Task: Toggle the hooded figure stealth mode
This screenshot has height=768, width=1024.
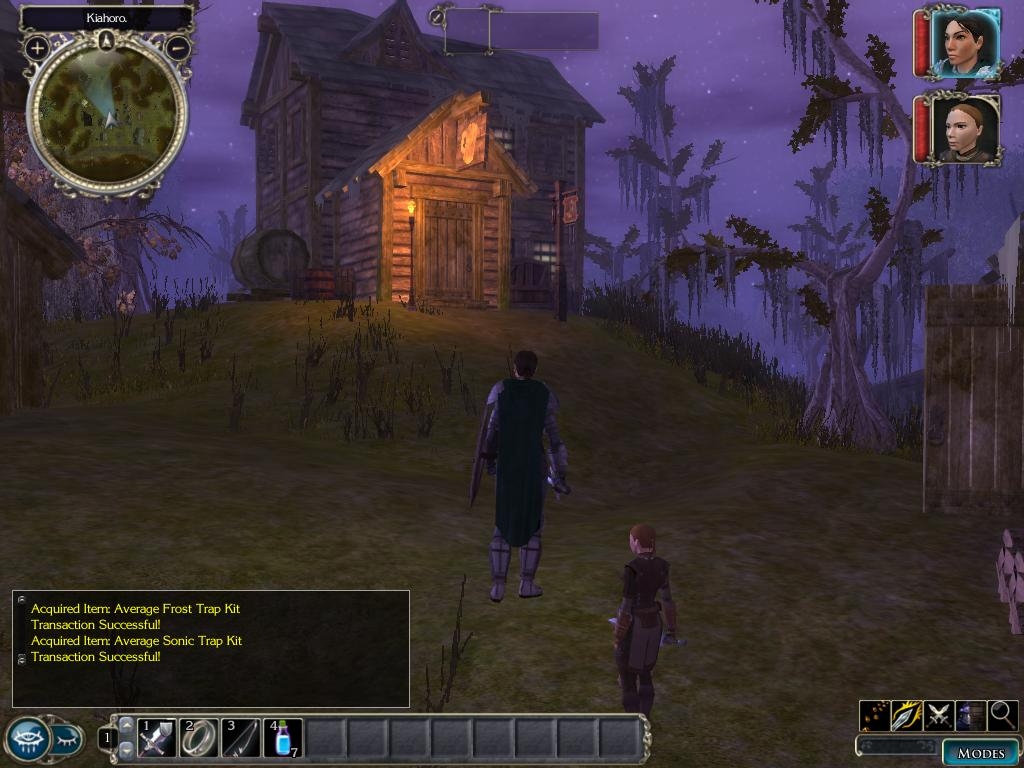Action: [x=970, y=715]
